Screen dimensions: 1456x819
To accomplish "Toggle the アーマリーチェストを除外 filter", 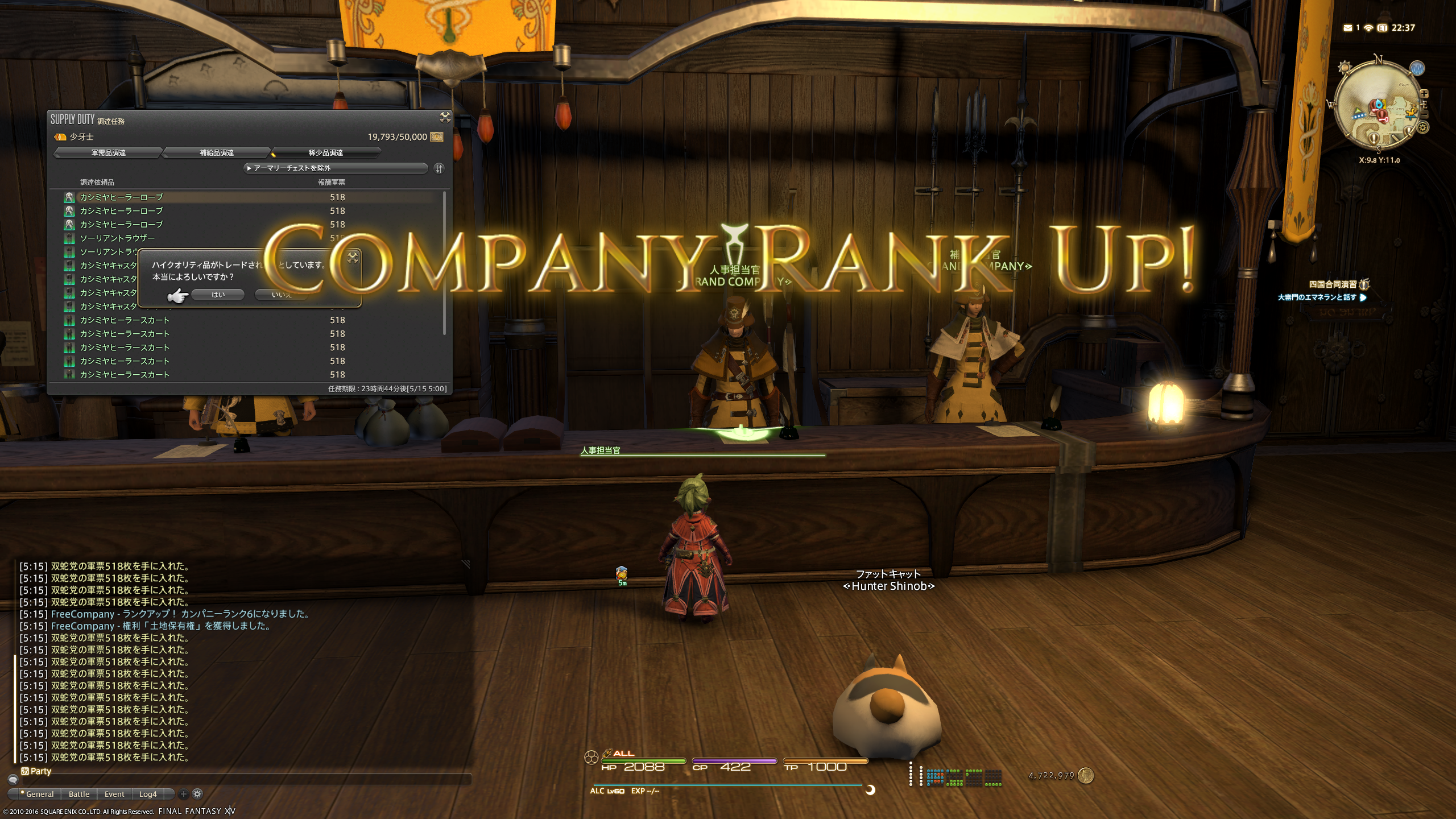I will click(x=336, y=168).
